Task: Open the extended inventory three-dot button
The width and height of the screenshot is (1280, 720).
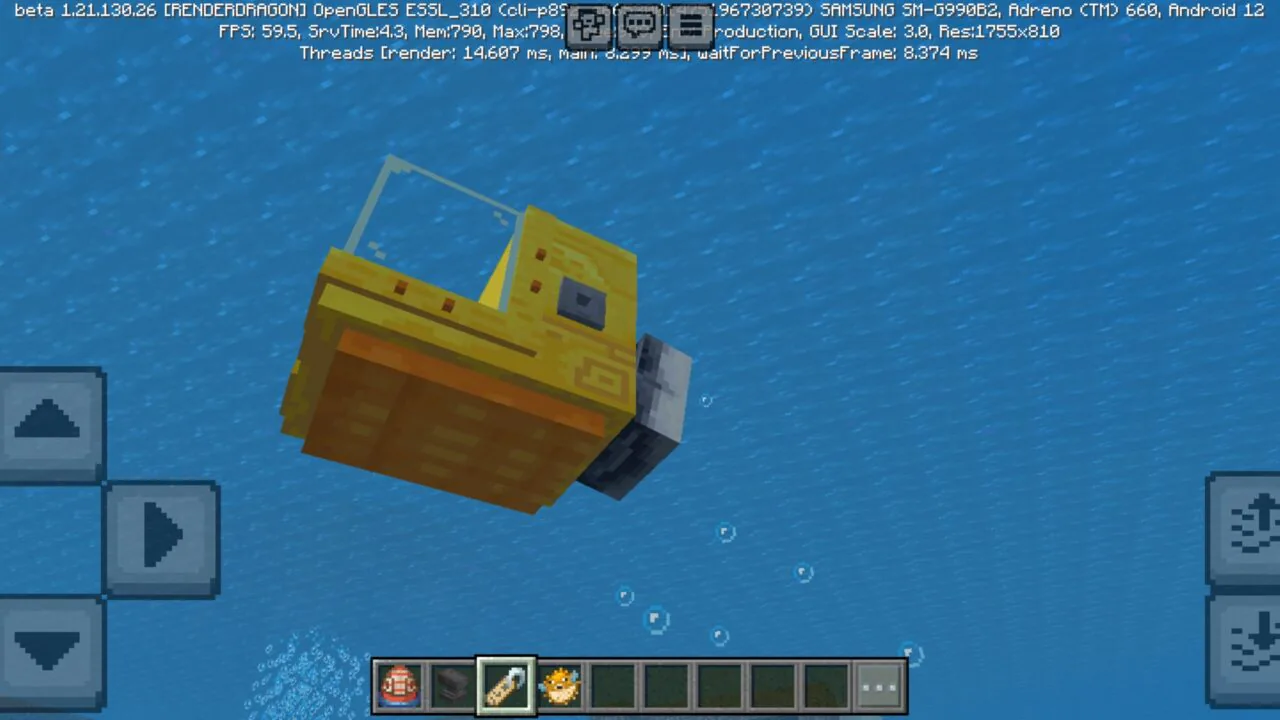Action: pyautogui.click(x=878, y=683)
